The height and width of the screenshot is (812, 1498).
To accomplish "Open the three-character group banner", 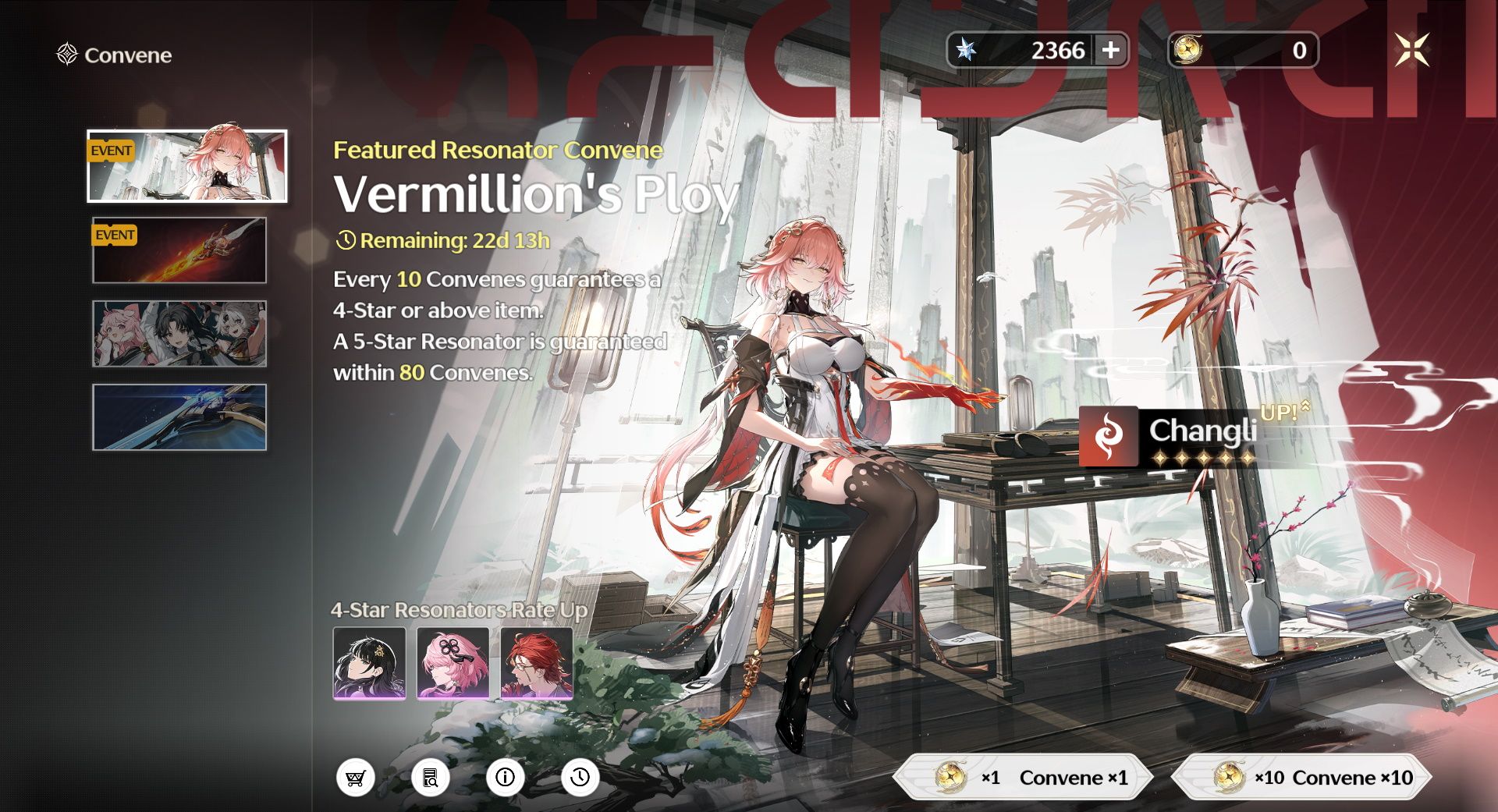I will tap(179, 334).
